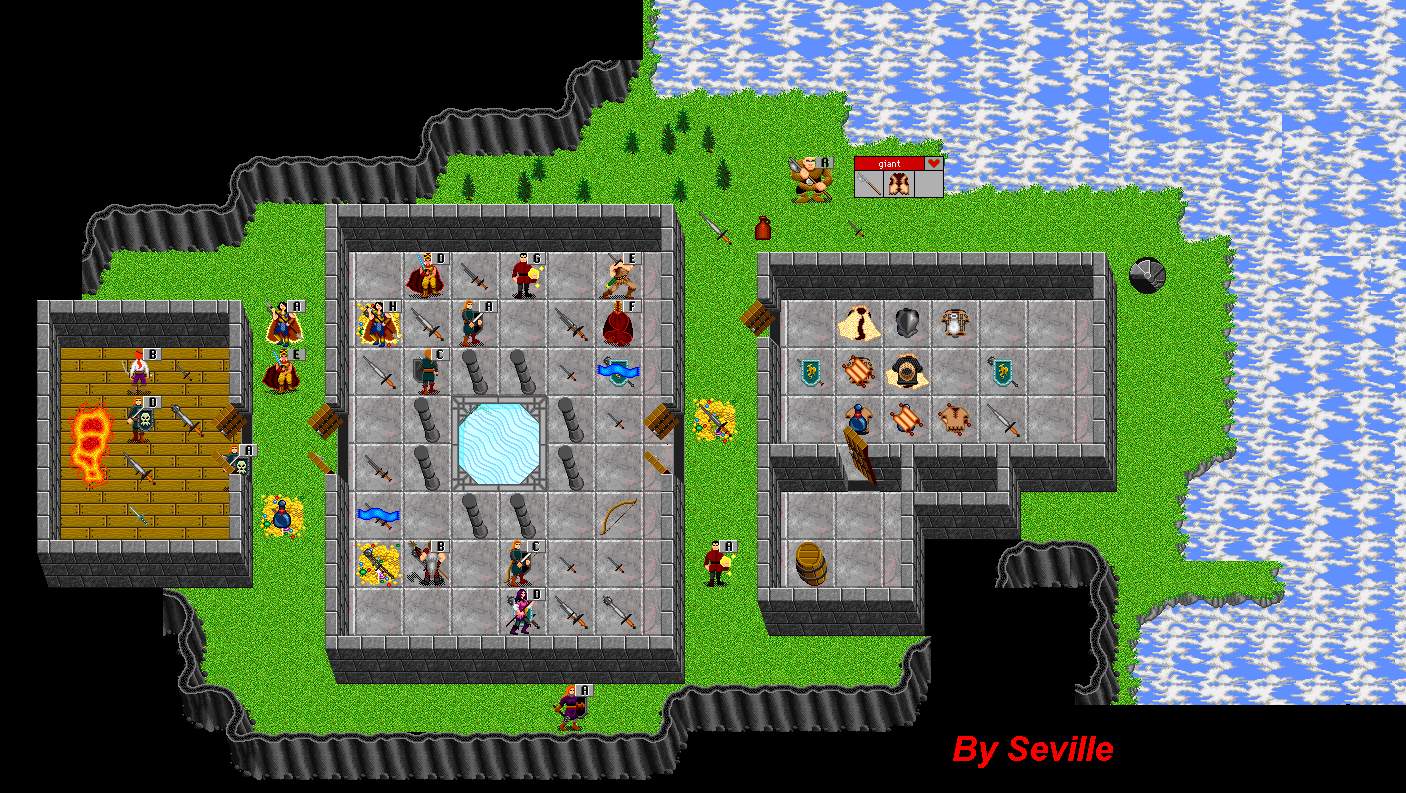Toggle the red heart on the giant's status bar
The width and height of the screenshot is (1406, 793).
(934, 164)
